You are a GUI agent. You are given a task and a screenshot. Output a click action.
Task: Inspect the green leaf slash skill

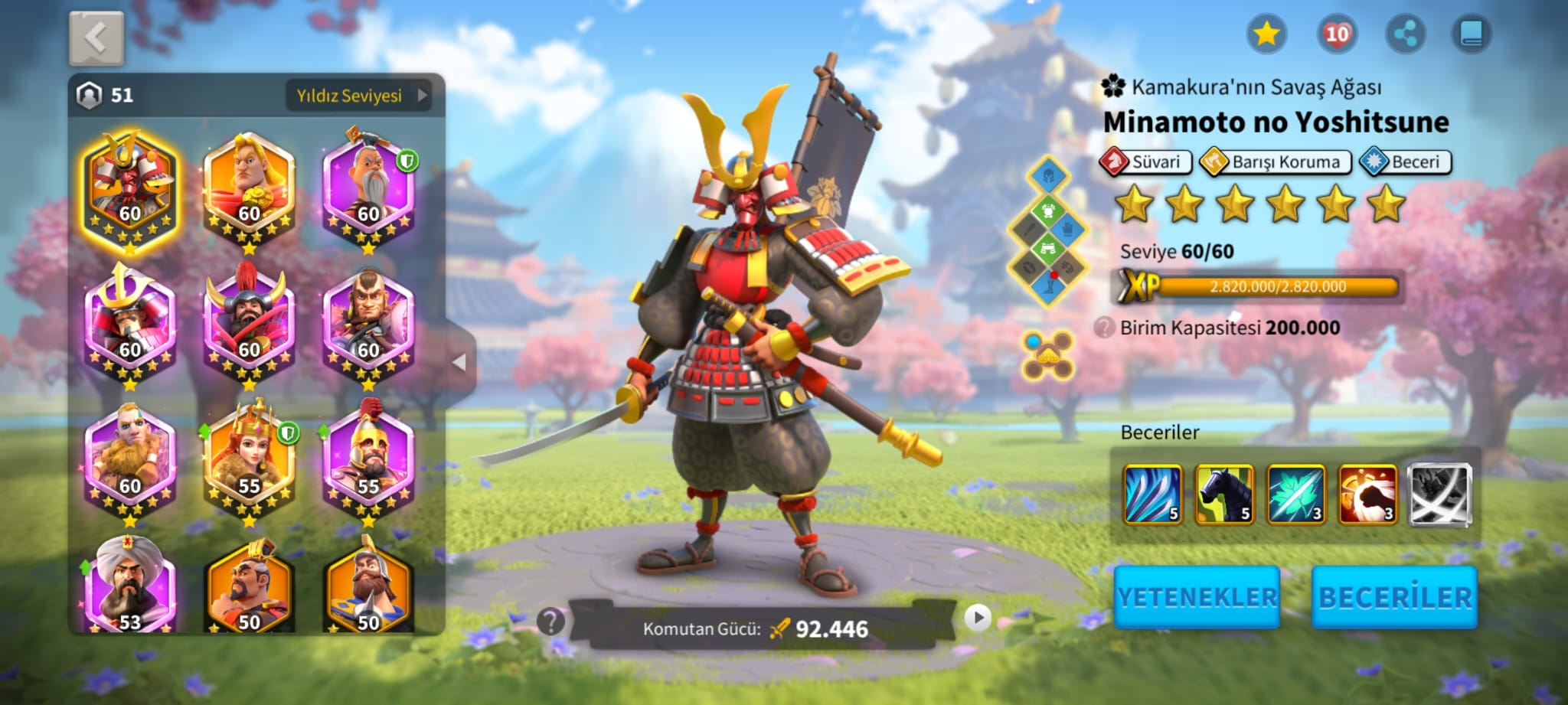point(1295,494)
